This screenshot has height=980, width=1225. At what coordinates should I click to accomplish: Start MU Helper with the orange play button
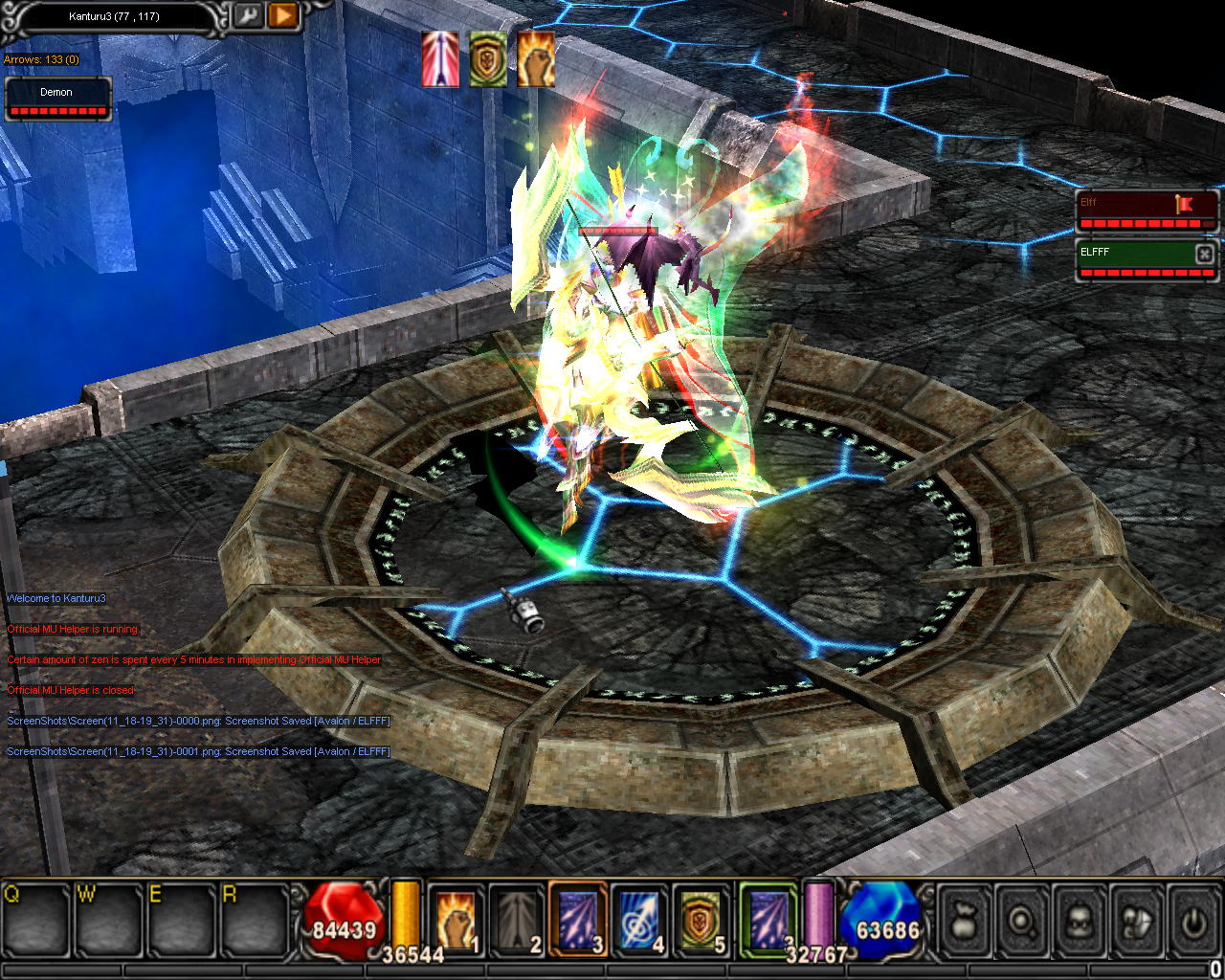[283, 15]
